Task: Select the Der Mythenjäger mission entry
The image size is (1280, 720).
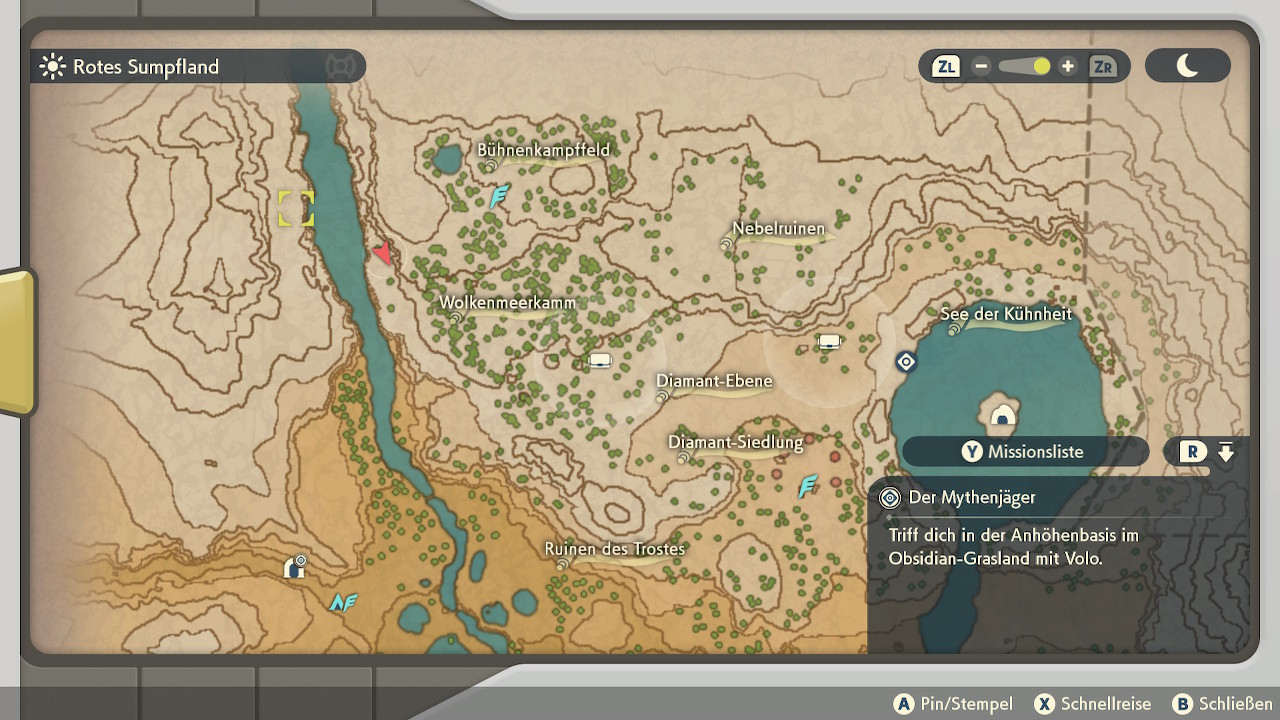Action: 972,498
